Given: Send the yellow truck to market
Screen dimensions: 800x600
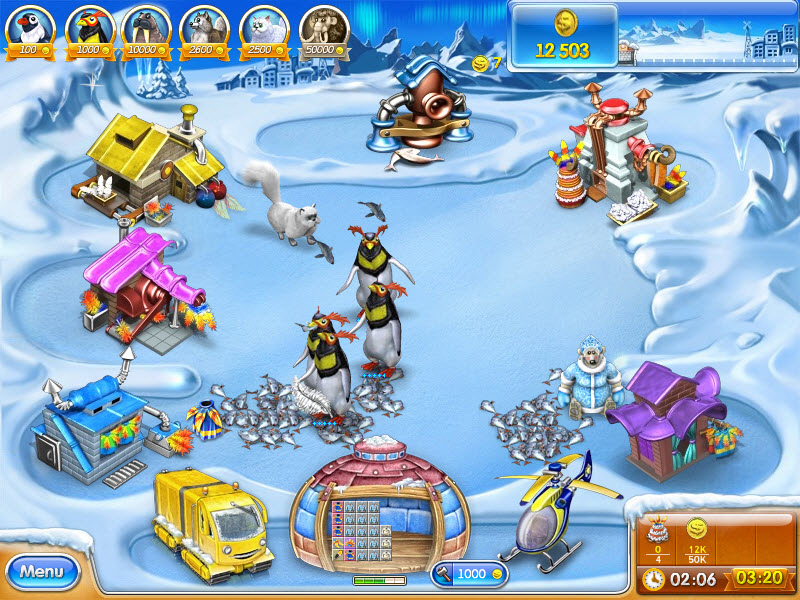Looking at the screenshot, I should (211, 519).
